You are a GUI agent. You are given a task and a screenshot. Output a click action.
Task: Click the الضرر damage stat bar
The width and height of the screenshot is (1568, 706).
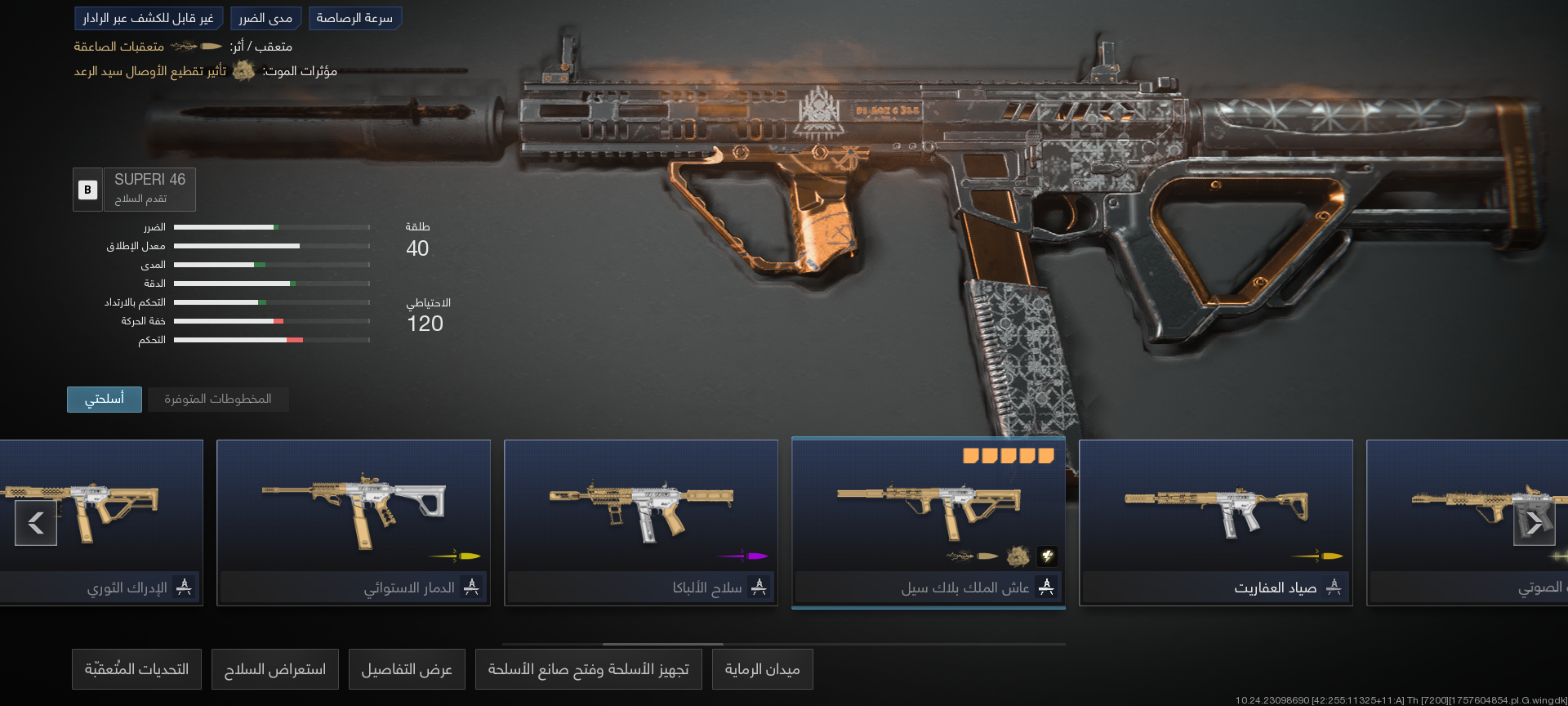[x=274, y=227]
